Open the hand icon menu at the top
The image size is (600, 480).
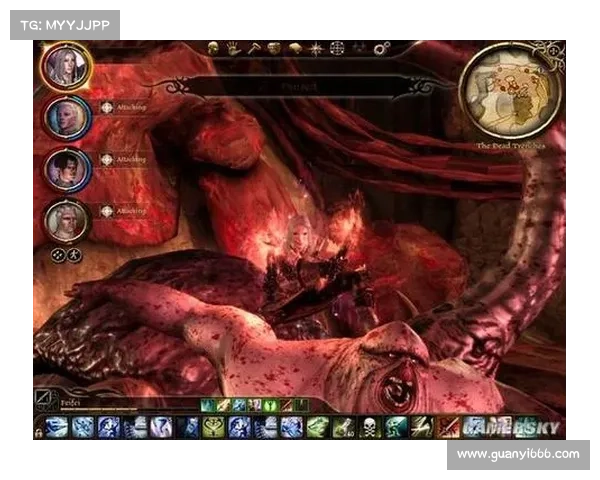[x=231, y=47]
